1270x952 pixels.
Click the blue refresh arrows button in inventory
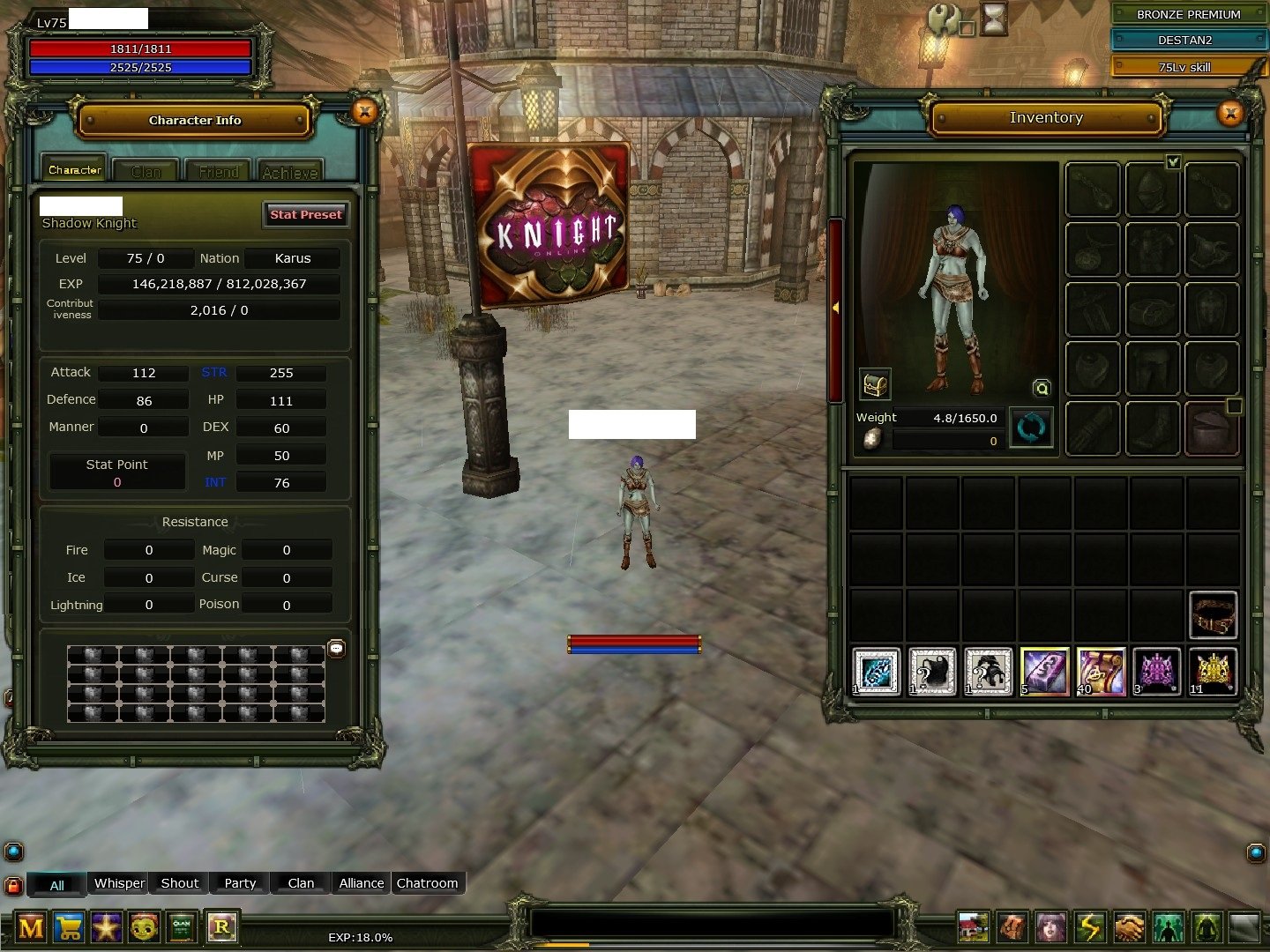[1031, 428]
